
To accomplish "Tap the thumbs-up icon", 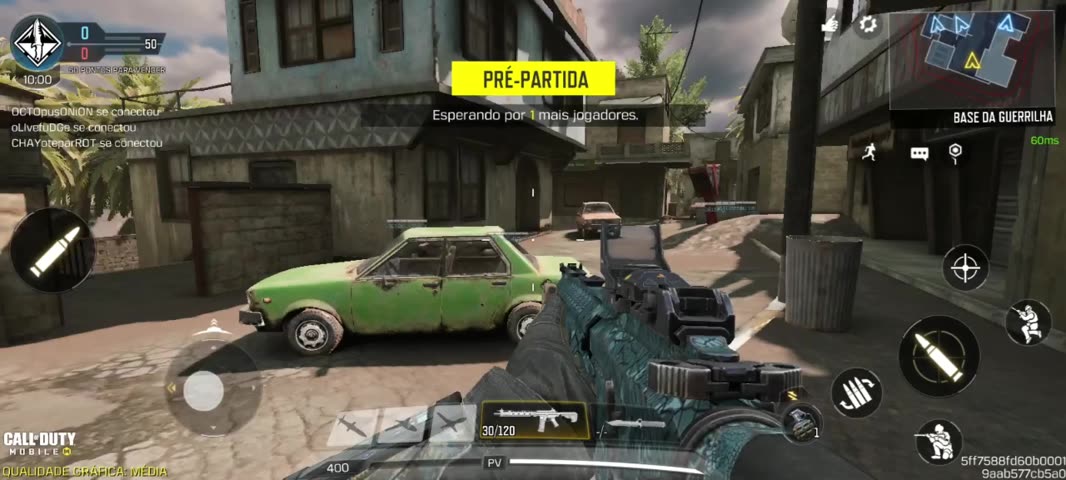I will coord(831,25).
